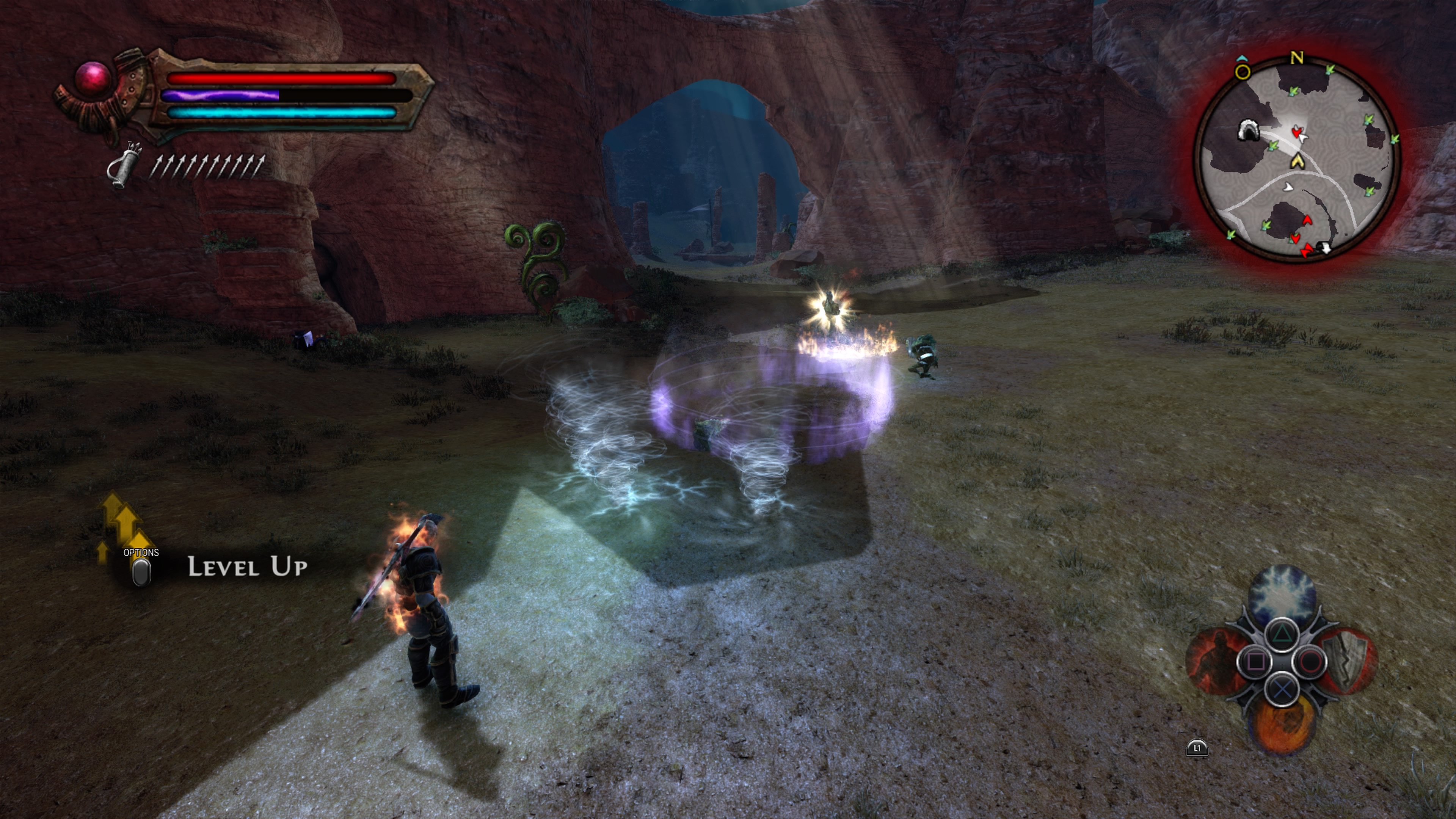Open the circular minimap
Viewport: 1456px width, 819px height.
tap(1298, 159)
